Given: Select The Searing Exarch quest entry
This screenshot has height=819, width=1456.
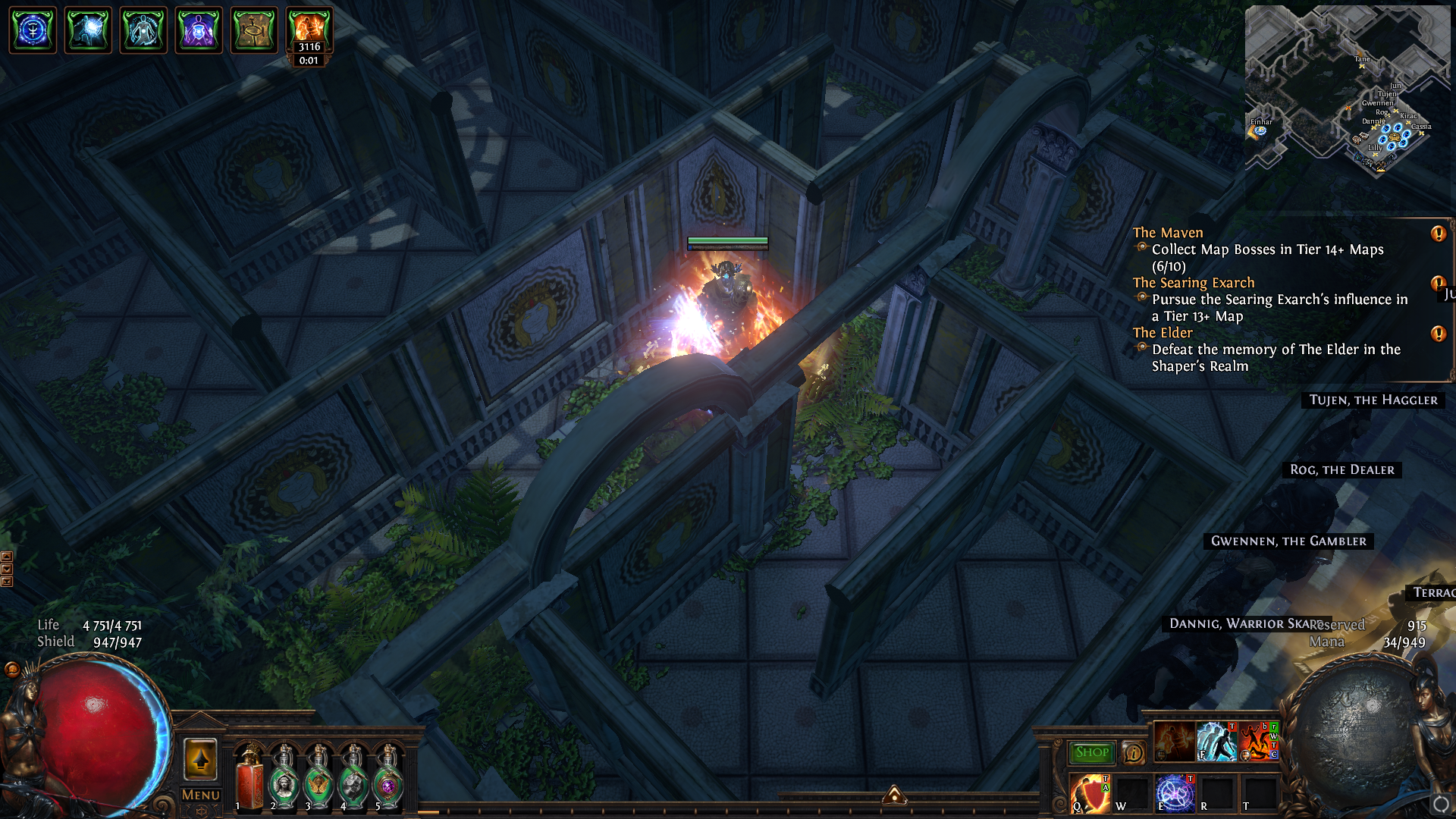Looking at the screenshot, I should point(1193,283).
